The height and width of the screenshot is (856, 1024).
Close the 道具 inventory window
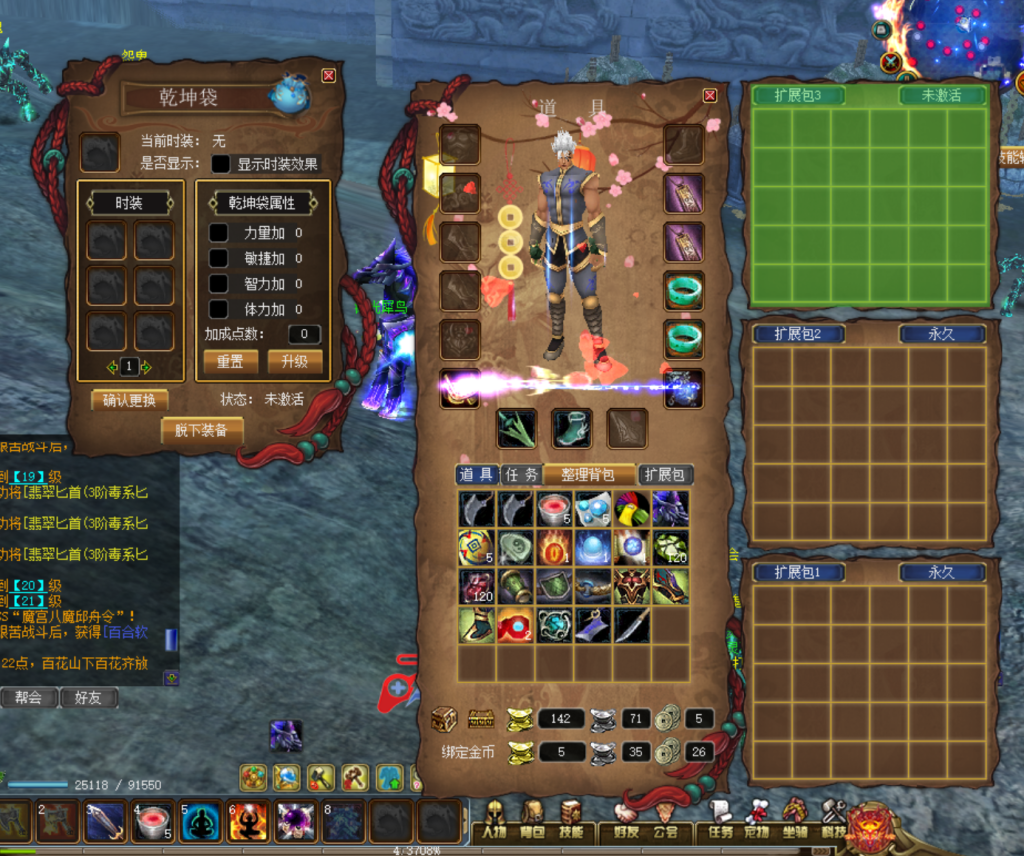click(710, 95)
